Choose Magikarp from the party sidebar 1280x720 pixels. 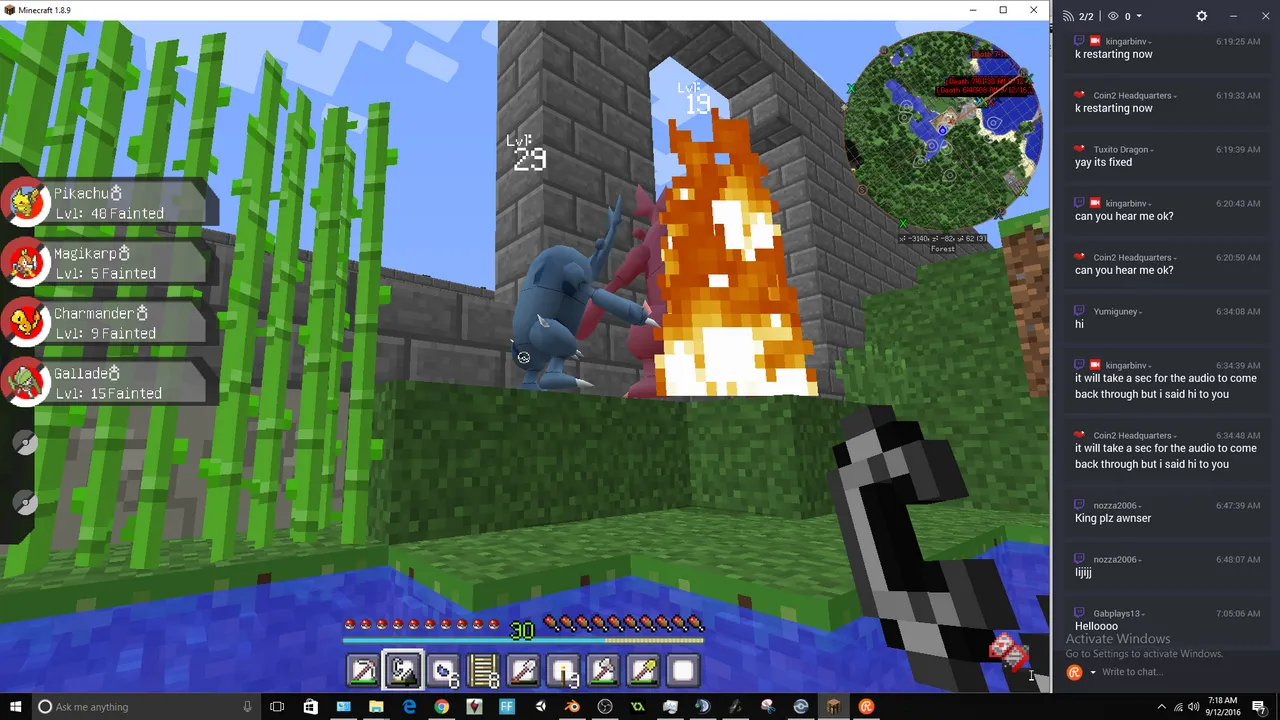pyautogui.click(x=108, y=263)
